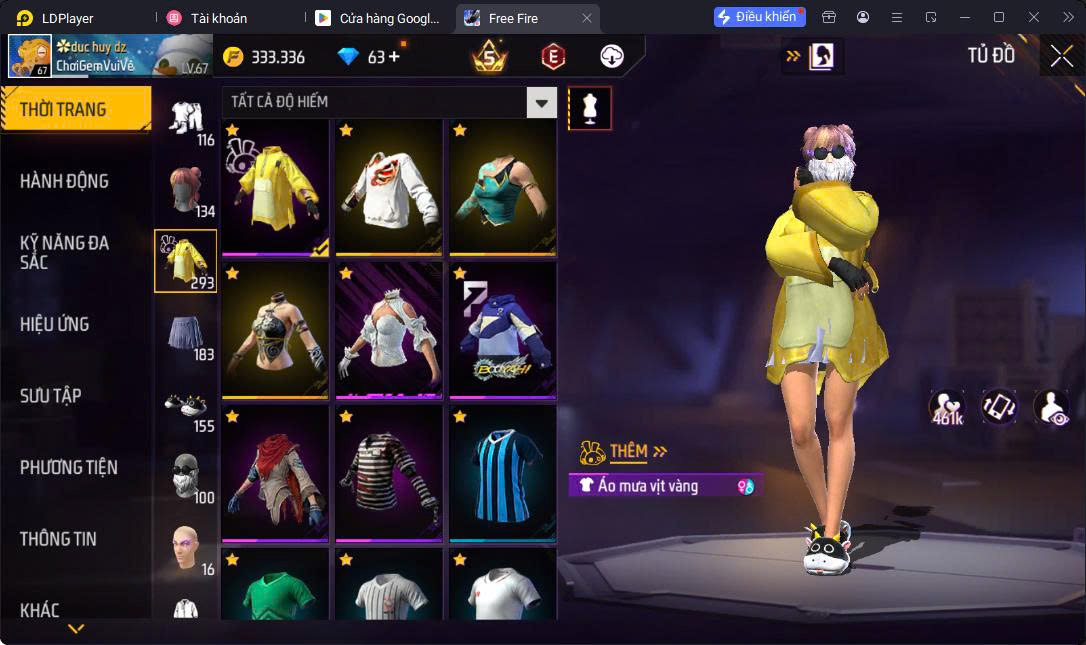This screenshot has width=1086, height=645.
Task: Select the KỸ NĂNG ĐA SẮC tab
Action: coord(65,252)
